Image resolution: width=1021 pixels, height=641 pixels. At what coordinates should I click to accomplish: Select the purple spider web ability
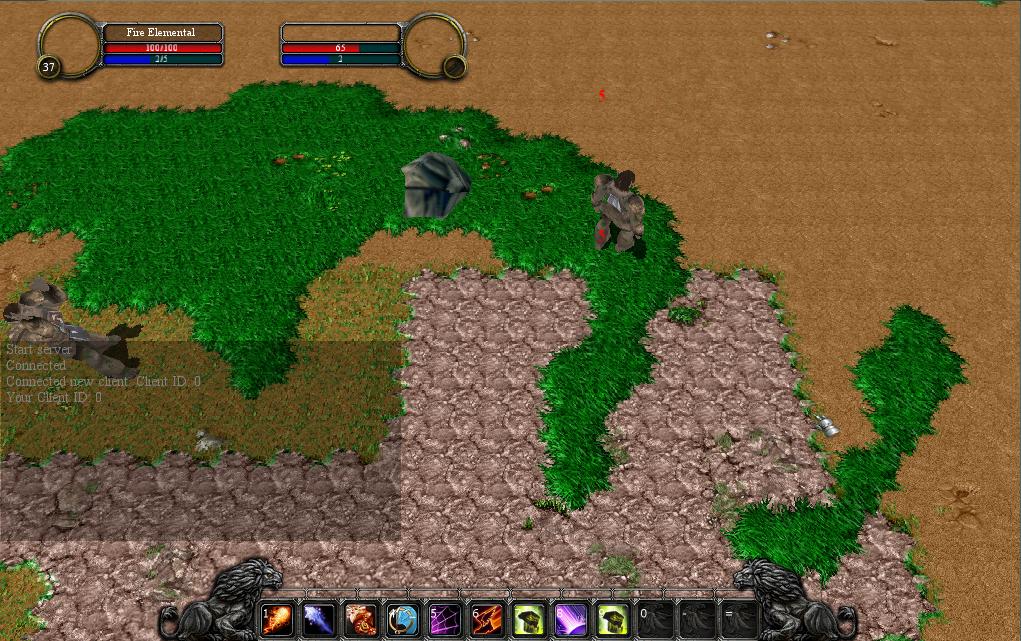coord(445,619)
